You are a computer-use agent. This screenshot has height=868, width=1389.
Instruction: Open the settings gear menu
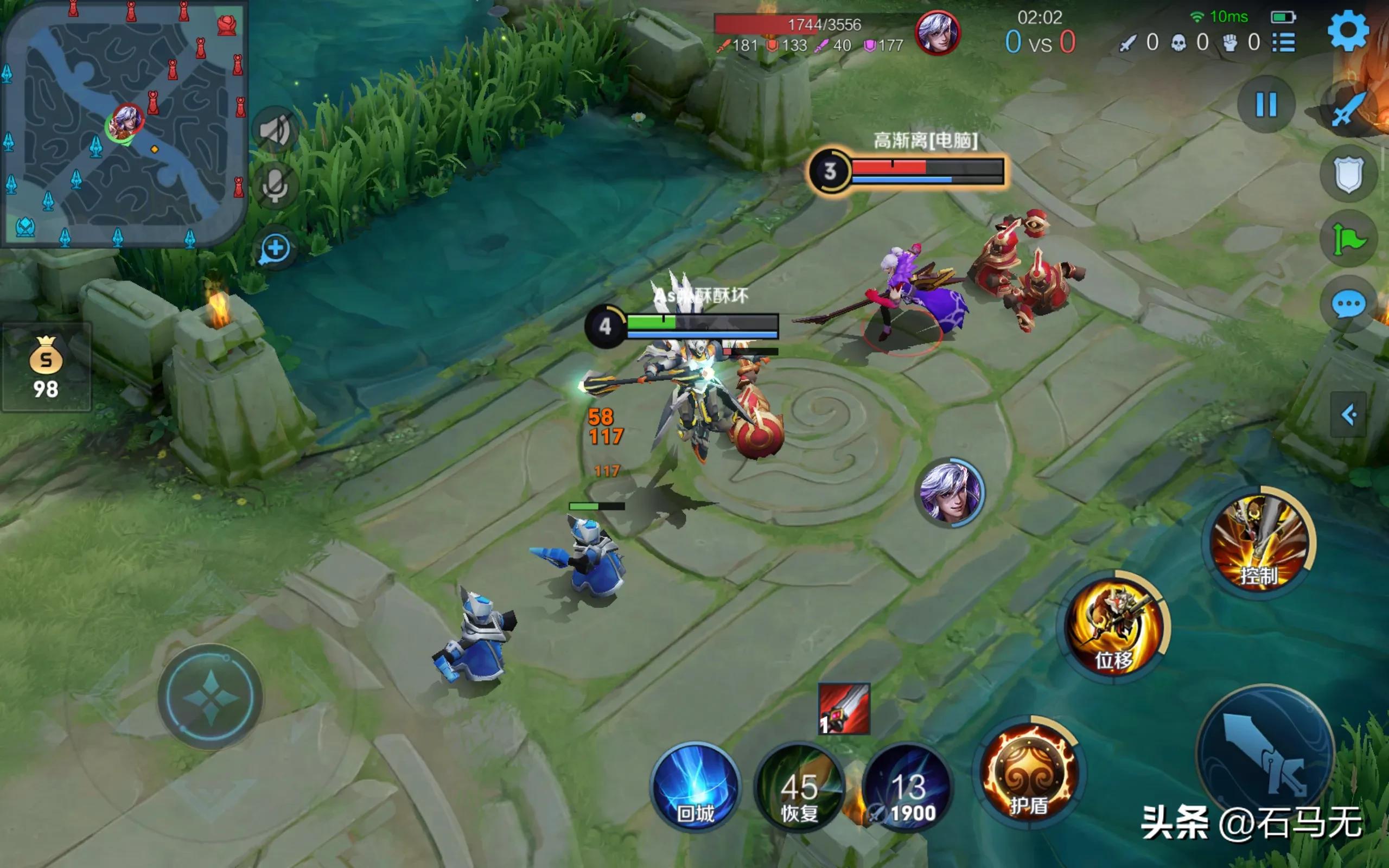pos(1348,31)
